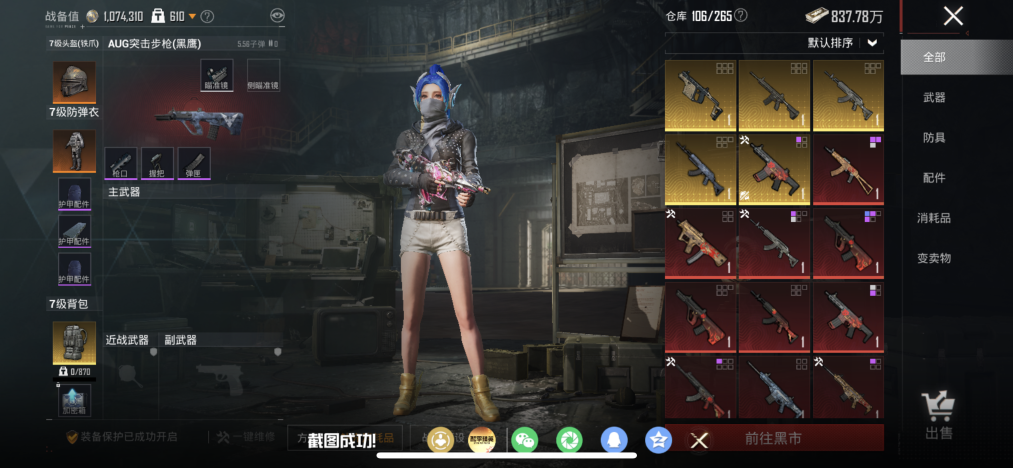Image resolution: width=1013 pixels, height=468 pixels.
Task: Toggle the eye visibility icon at top
Action: (277, 16)
